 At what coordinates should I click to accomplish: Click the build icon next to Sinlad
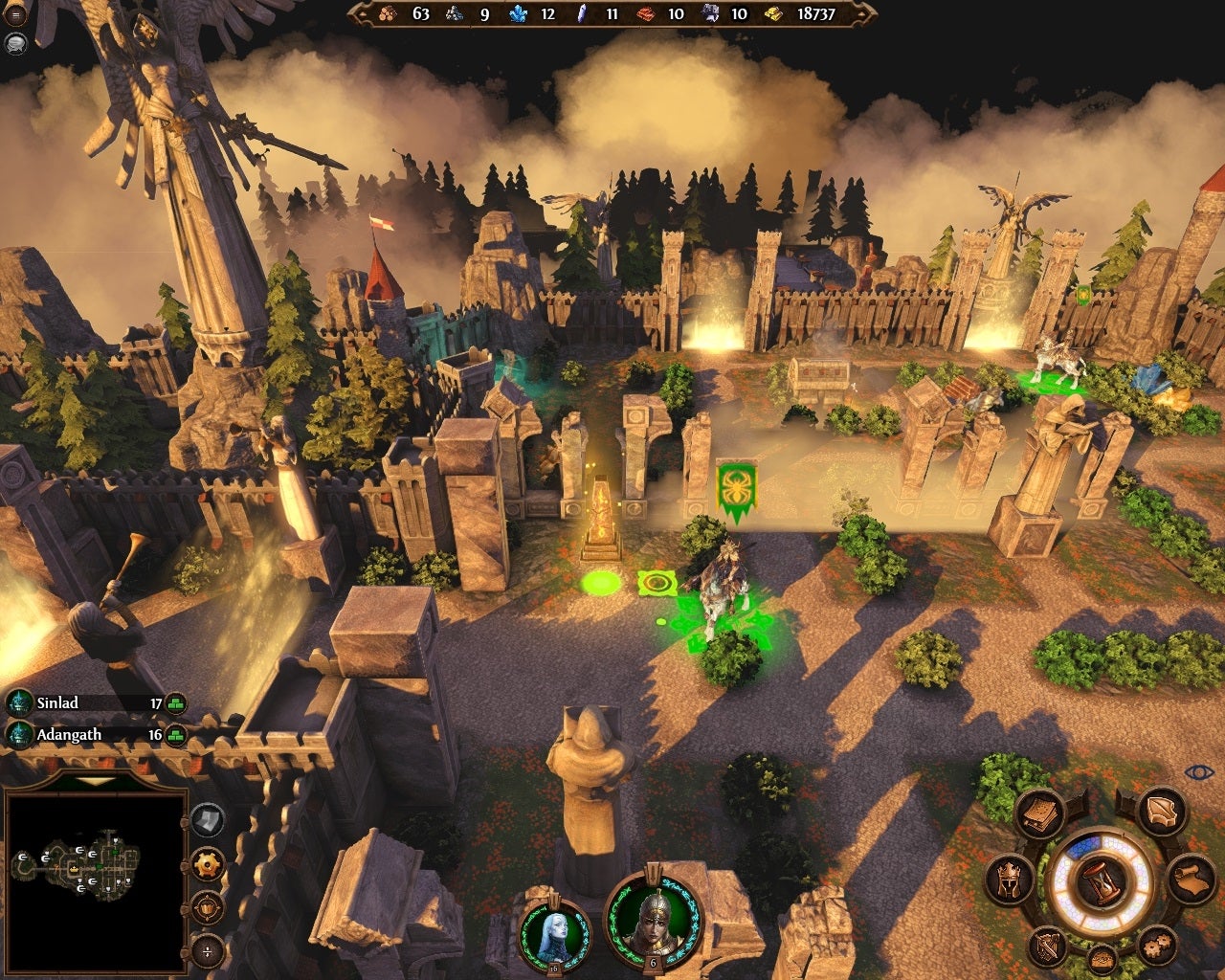(176, 704)
